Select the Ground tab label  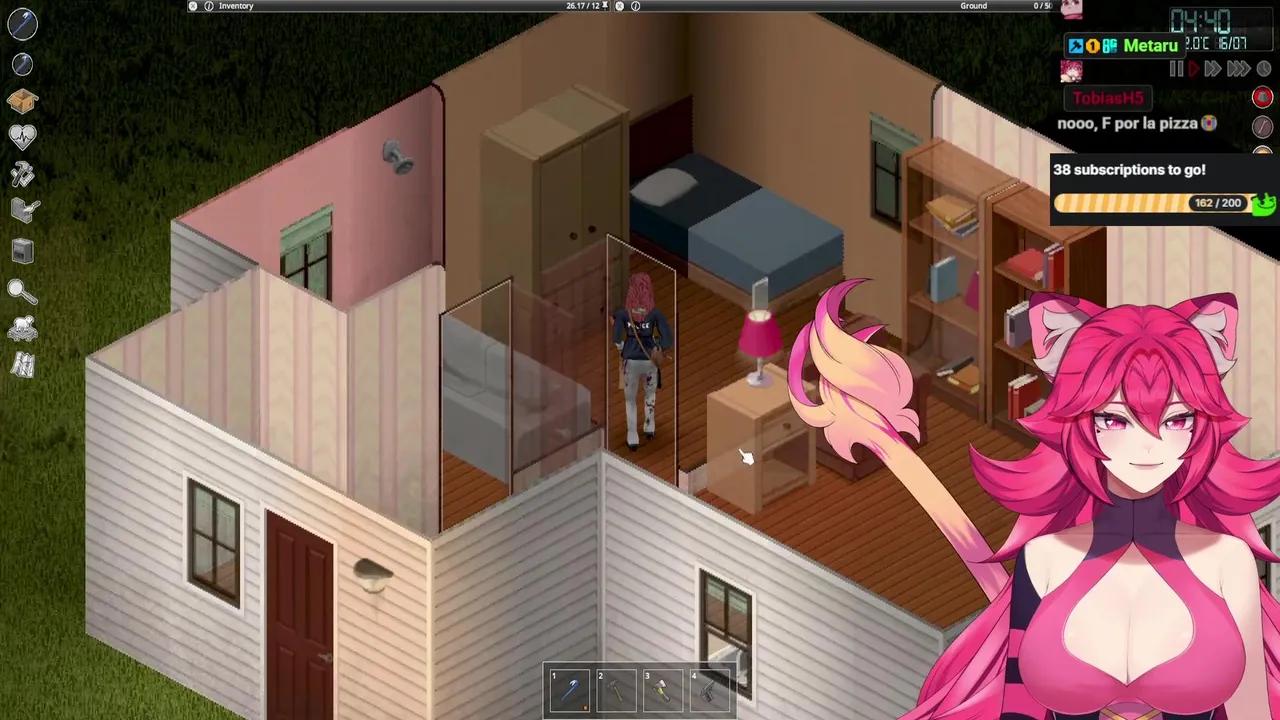(x=972, y=6)
